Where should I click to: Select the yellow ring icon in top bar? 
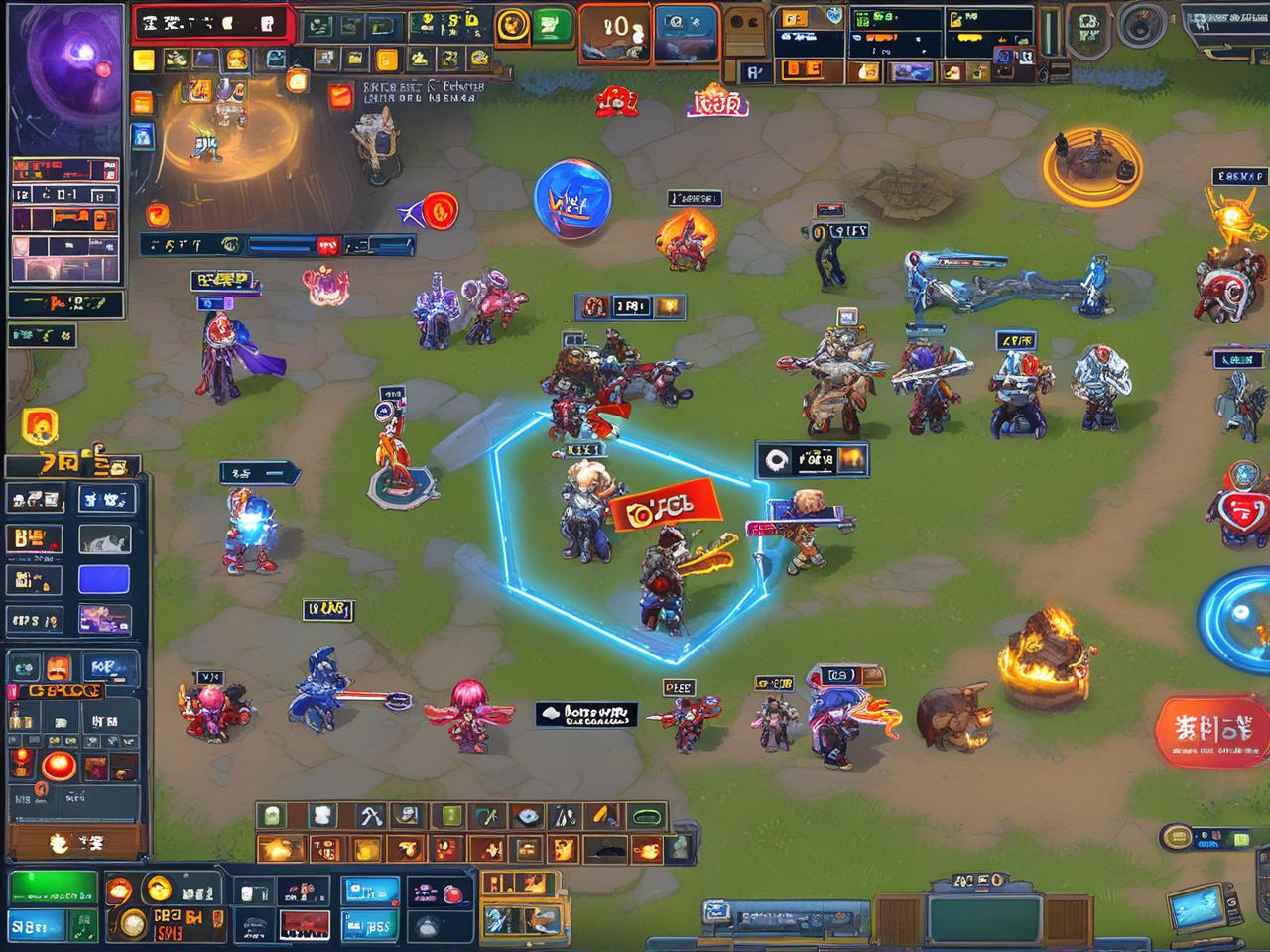[512, 26]
